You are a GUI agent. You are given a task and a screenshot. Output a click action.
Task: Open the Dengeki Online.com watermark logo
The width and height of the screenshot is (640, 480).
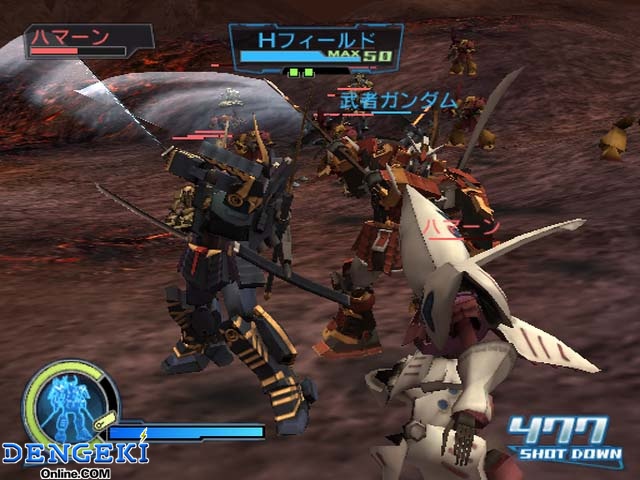(73, 456)
